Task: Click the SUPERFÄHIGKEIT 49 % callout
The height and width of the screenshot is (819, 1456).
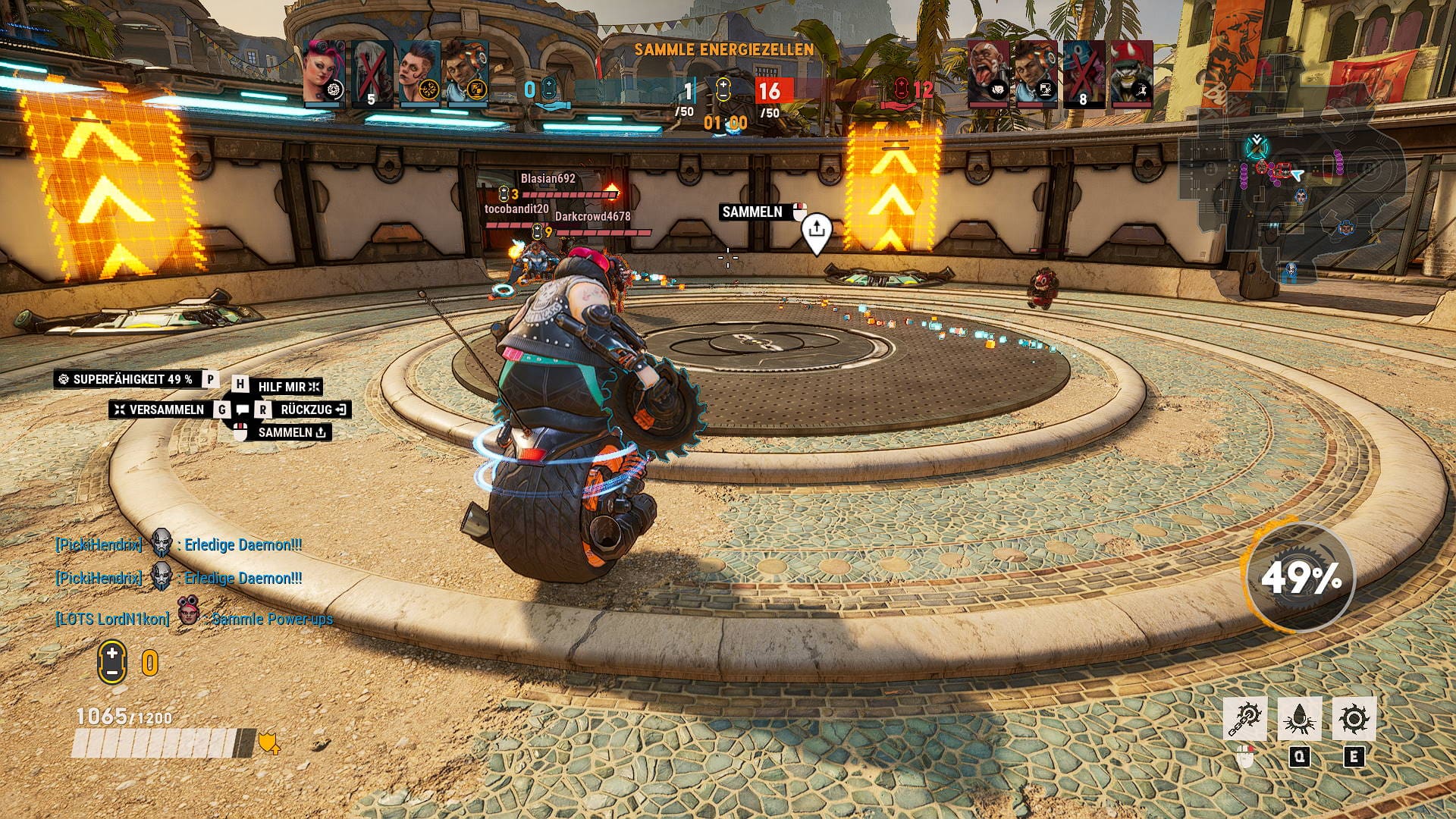Action: click(x=126, y=379)
